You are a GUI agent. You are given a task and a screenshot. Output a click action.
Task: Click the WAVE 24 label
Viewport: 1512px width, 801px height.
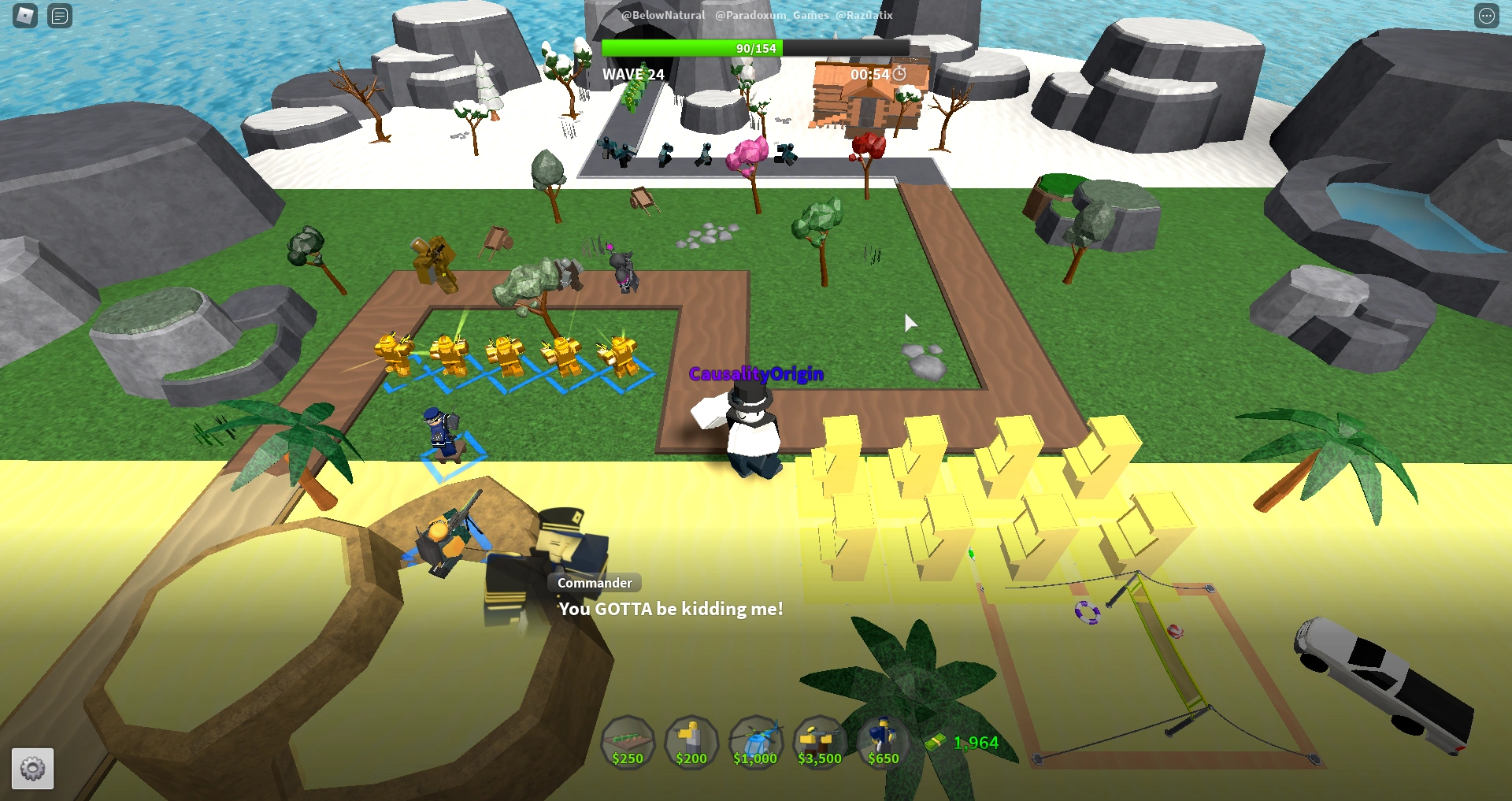tap(632, 73)
